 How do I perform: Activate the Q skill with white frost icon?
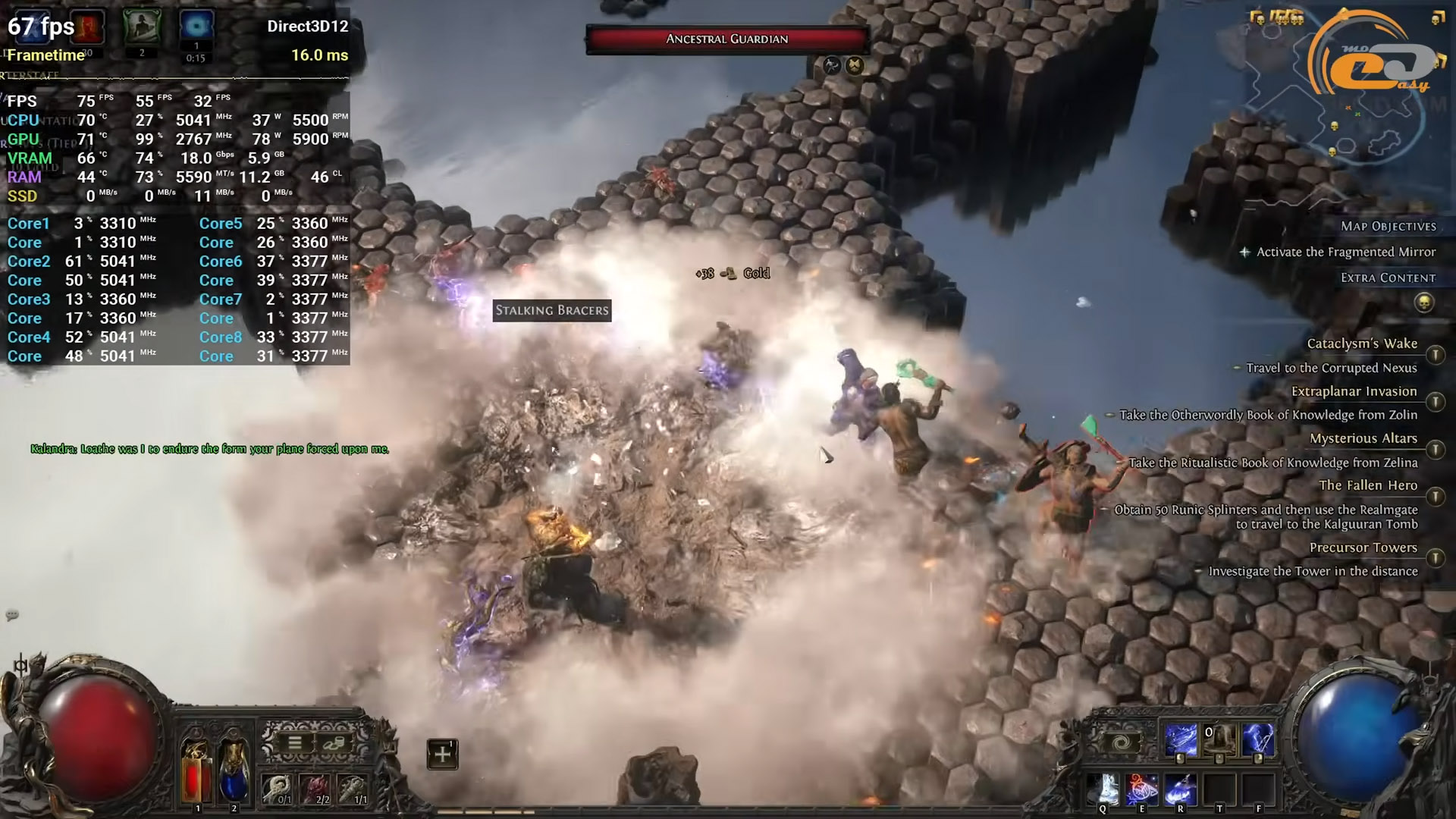tap(1103, 790)
